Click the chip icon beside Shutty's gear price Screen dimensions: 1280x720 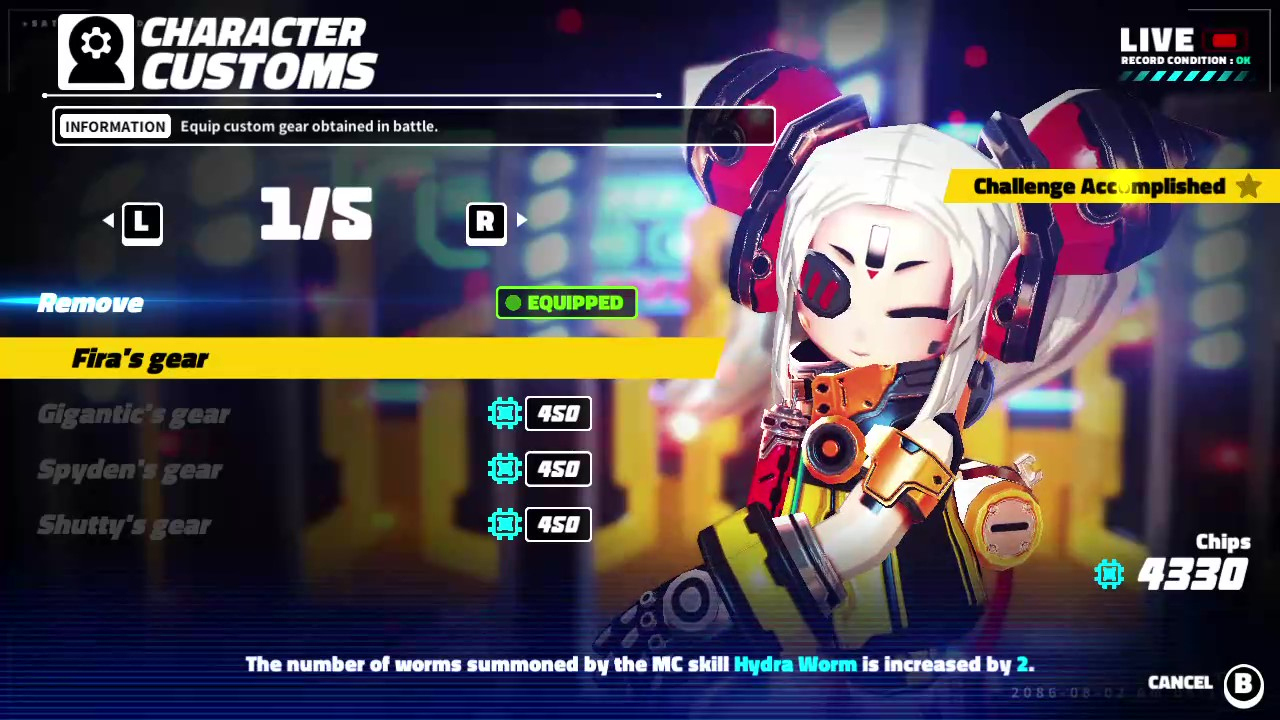[x=505, y=524]
